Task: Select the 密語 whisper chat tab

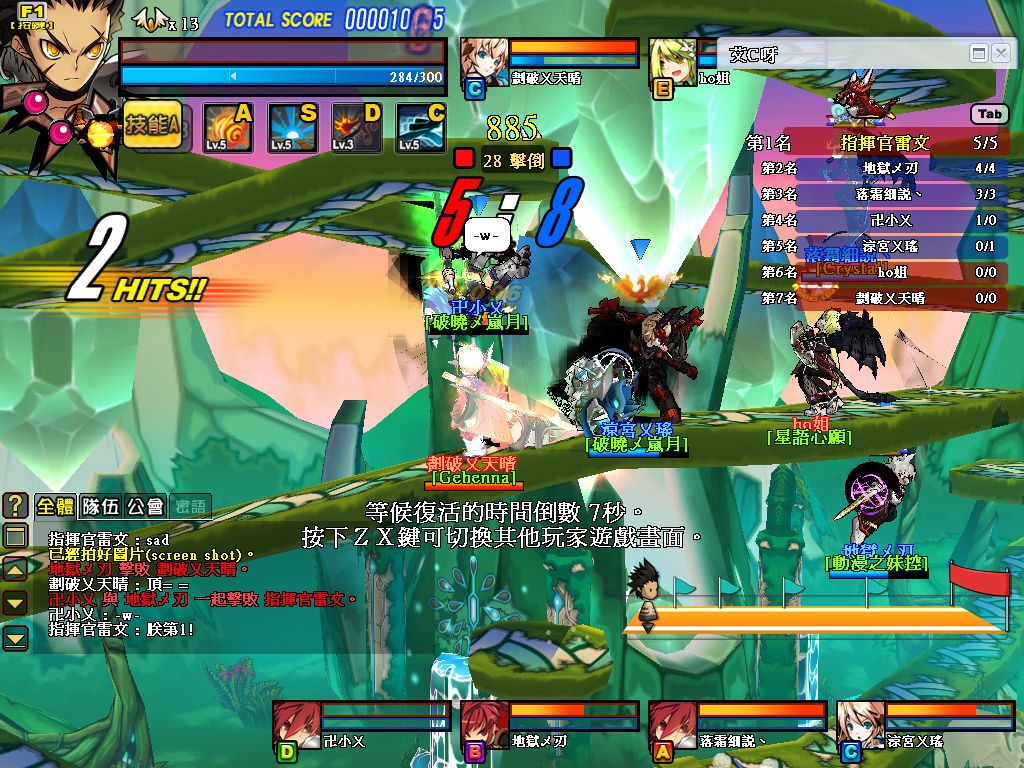Action: coord(190,506)
